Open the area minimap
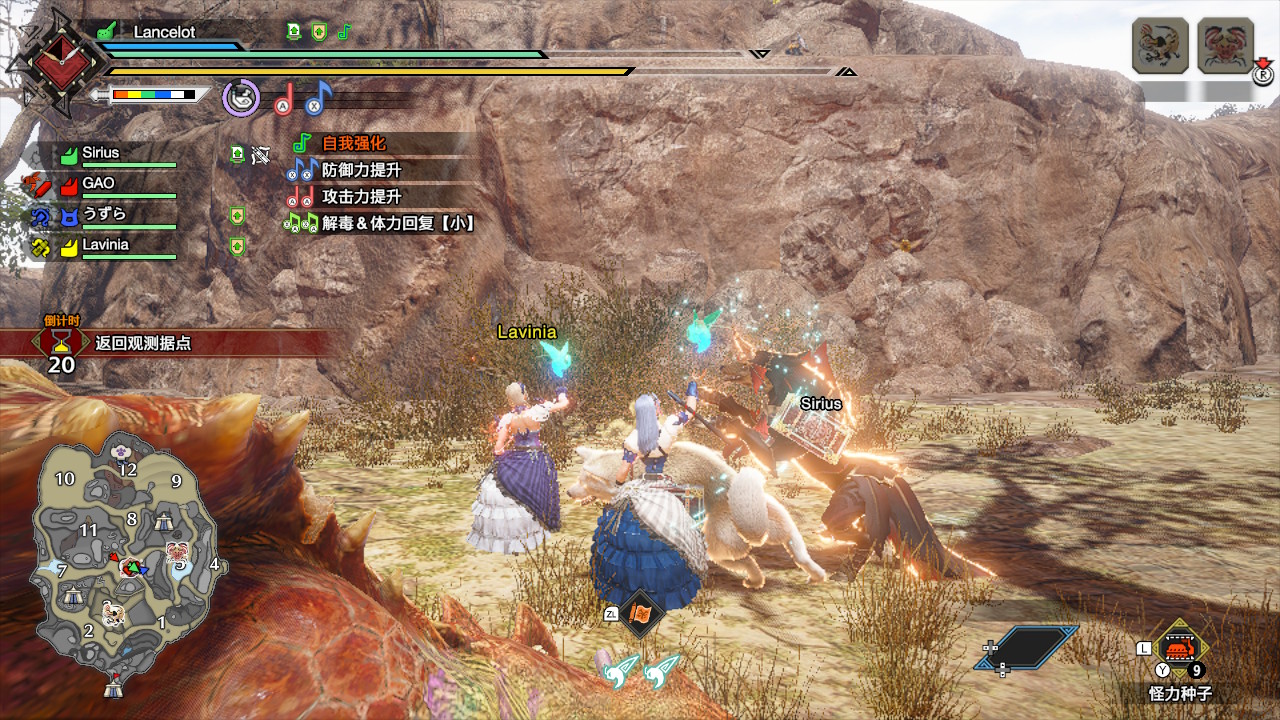Image resolution: width=1280 pixels, height=720 pixels. click(120, 570)
